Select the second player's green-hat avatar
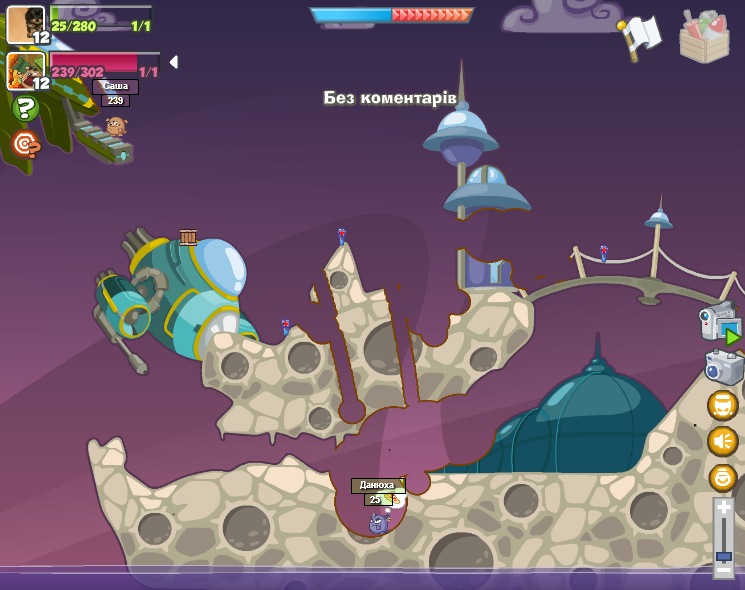The width and height of the screenshot is (745, 590). (x=24, y=71)
